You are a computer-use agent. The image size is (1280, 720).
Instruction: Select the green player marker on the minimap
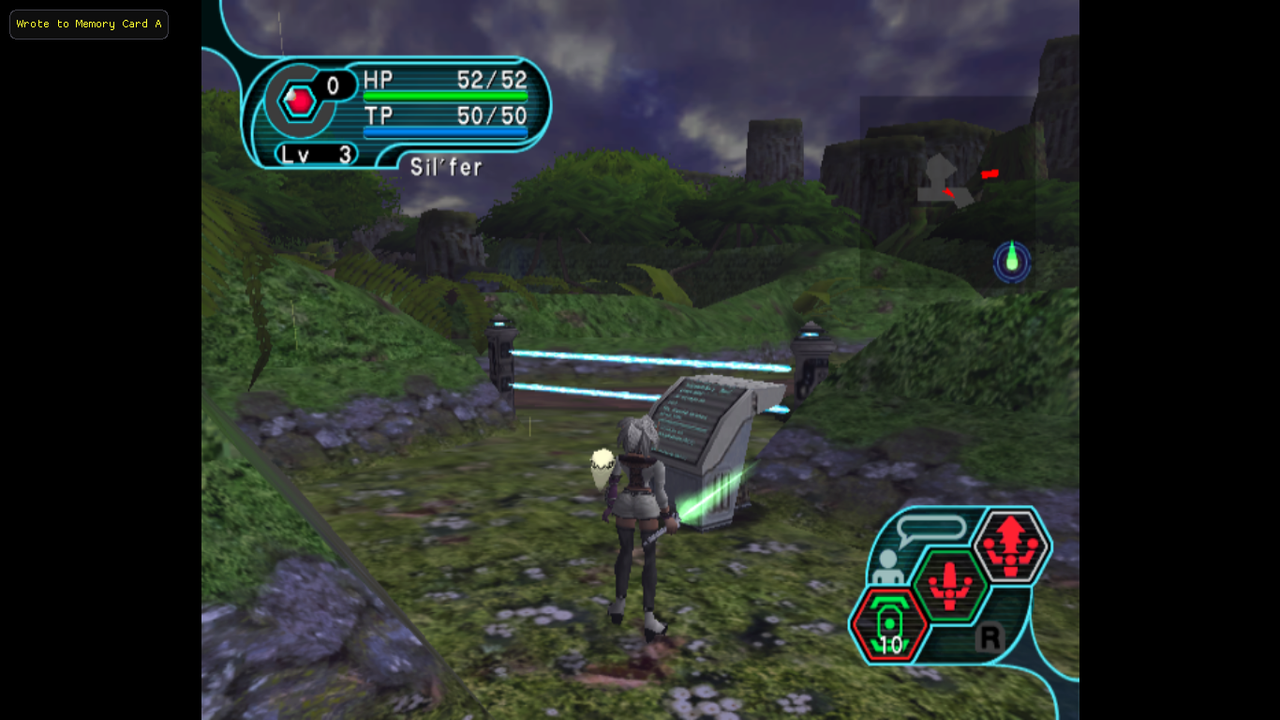1012,260
